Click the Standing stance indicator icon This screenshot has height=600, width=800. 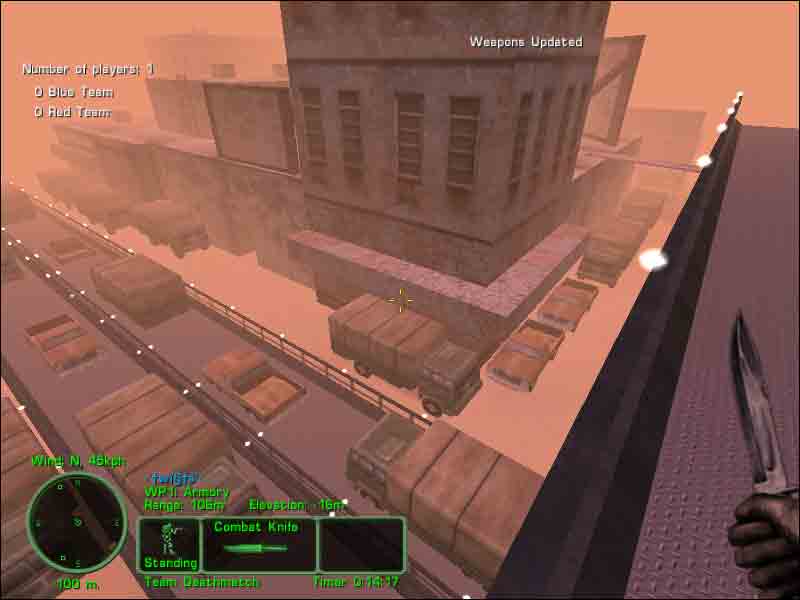[x=169, y=544]
